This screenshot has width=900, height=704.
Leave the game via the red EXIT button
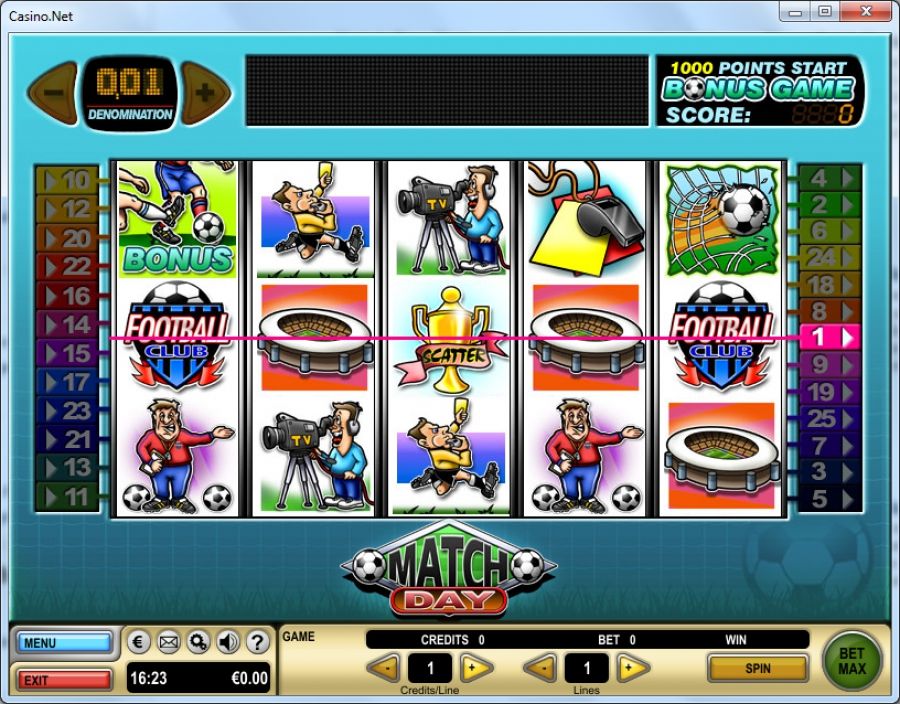click(64, 680)
